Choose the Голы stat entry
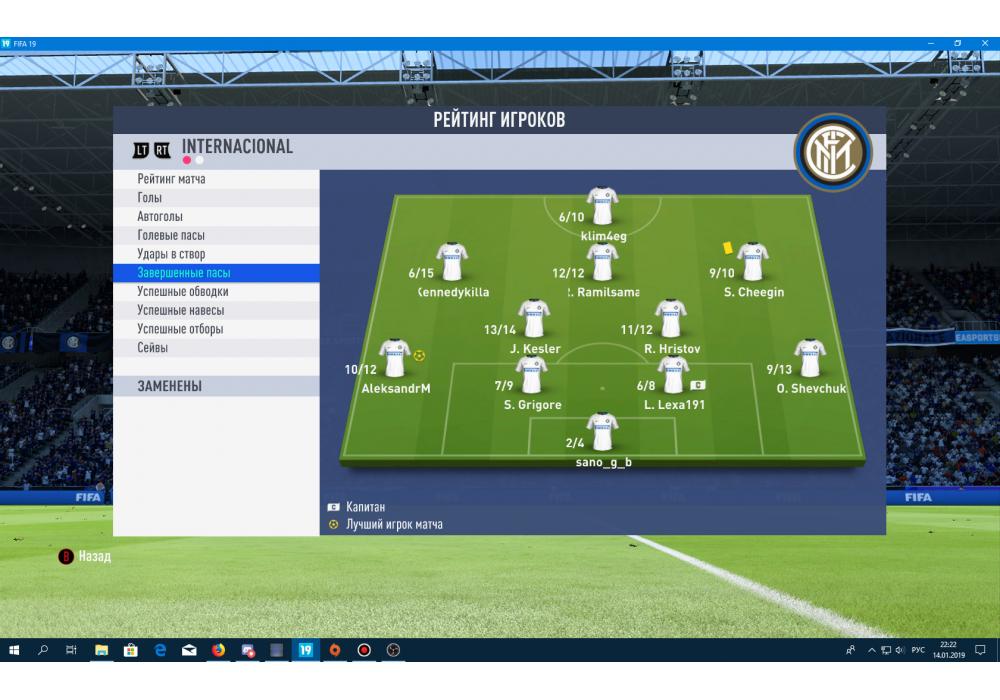The image size is (1000, 700). pyautogui.click(x=150, y=198)
